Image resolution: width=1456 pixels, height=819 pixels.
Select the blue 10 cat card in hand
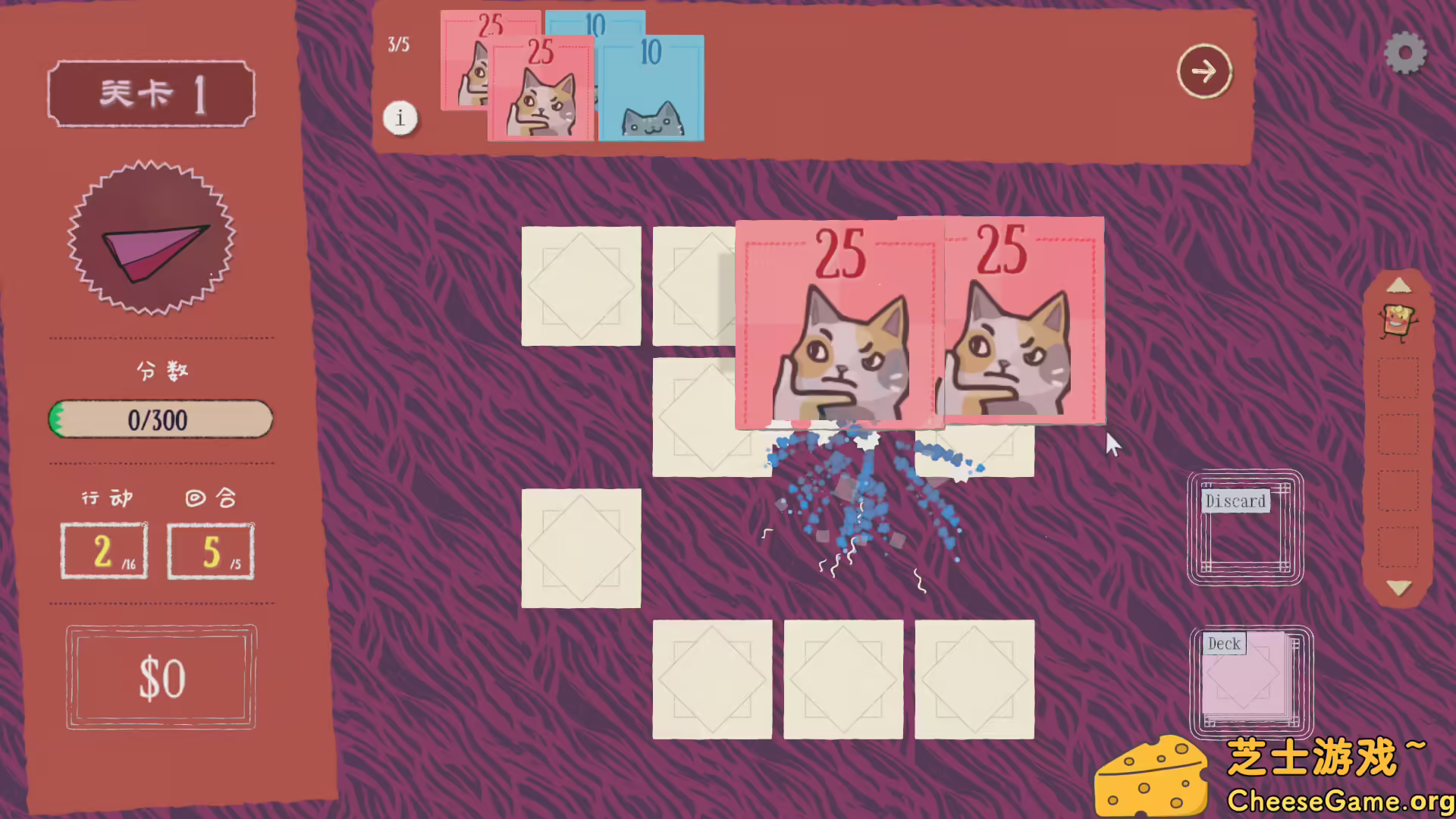tap(651, 91)
